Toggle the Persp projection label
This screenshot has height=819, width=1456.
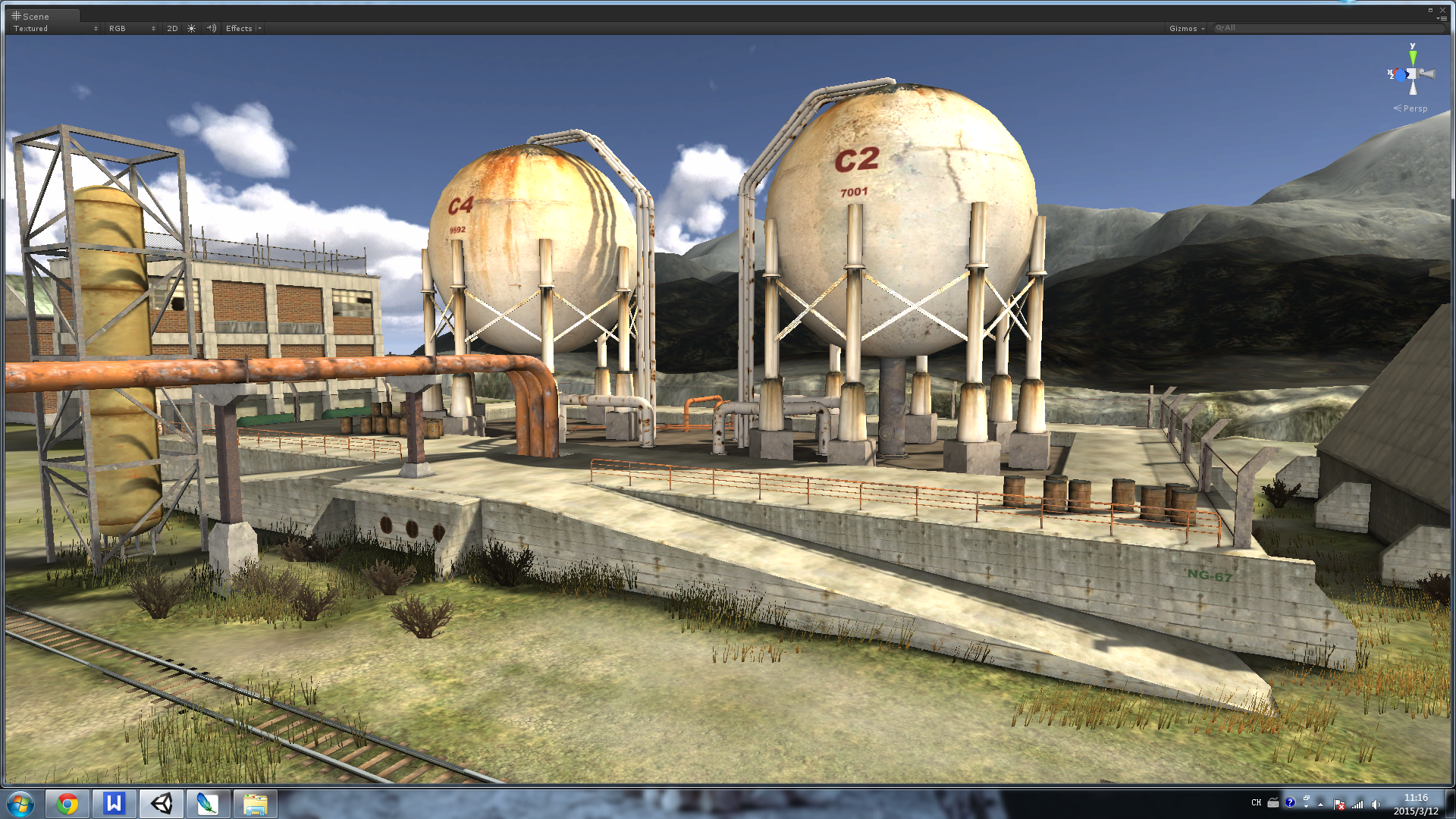pyautogui.click(x=1410, y=108)
